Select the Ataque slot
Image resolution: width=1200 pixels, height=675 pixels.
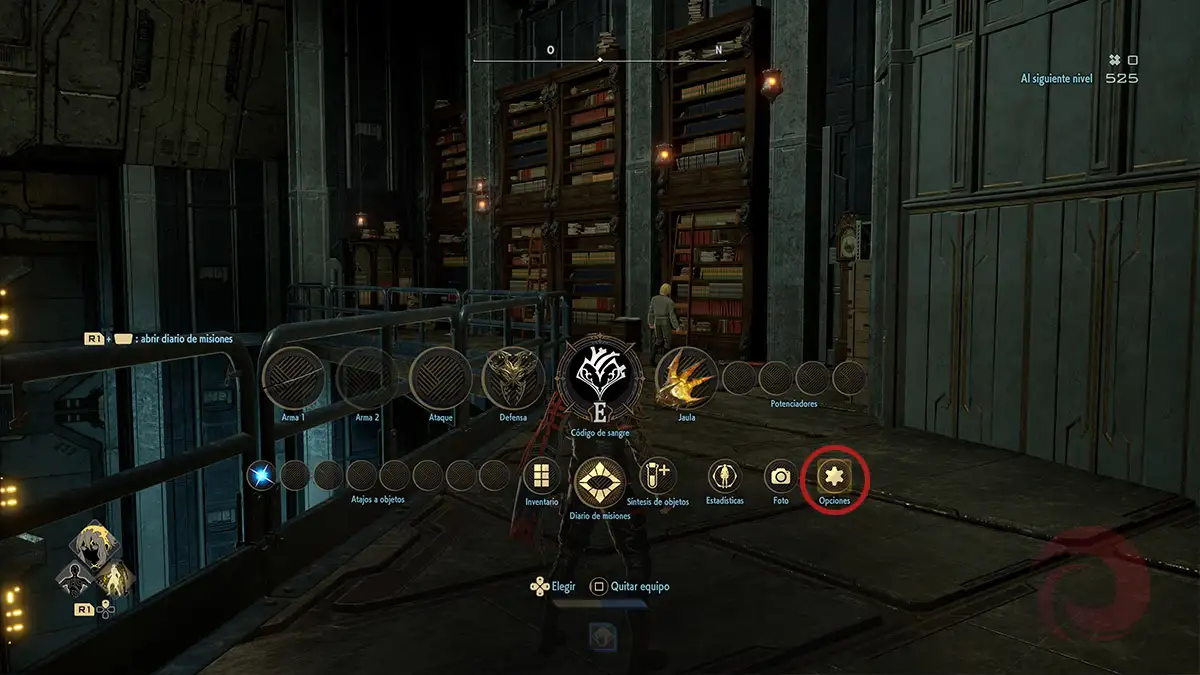coord(440,378)
